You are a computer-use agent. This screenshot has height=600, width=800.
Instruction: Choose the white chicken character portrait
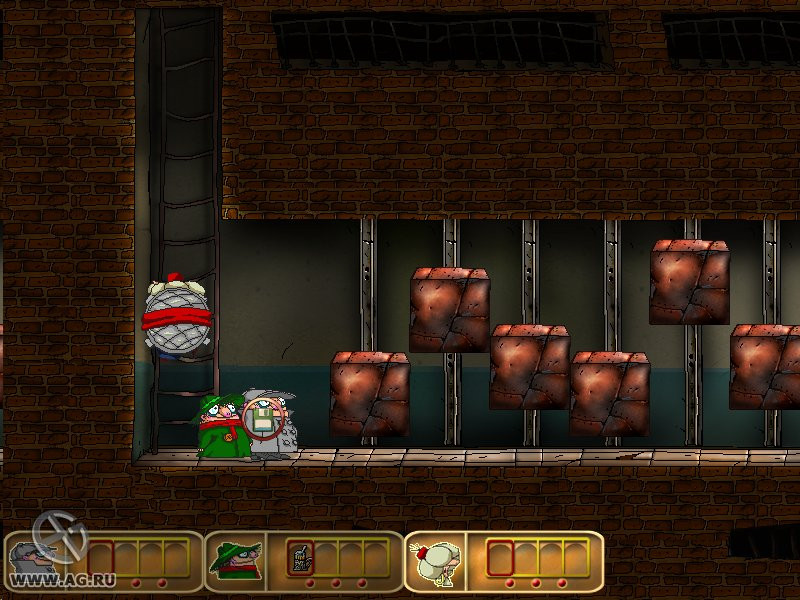pos(437,560)
